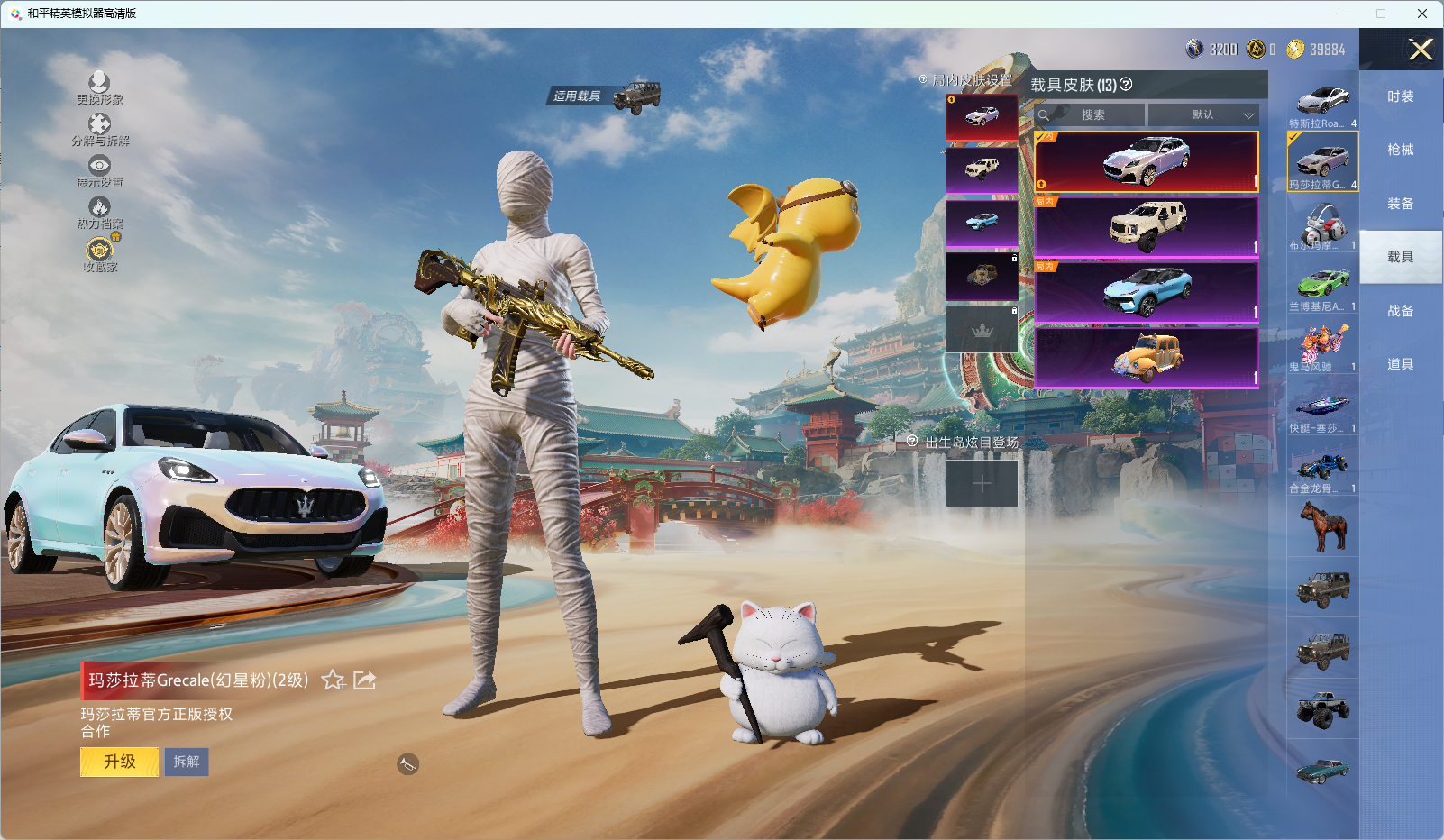Click the 拆解 dismantle button
1444x840 pixels.
187,762
